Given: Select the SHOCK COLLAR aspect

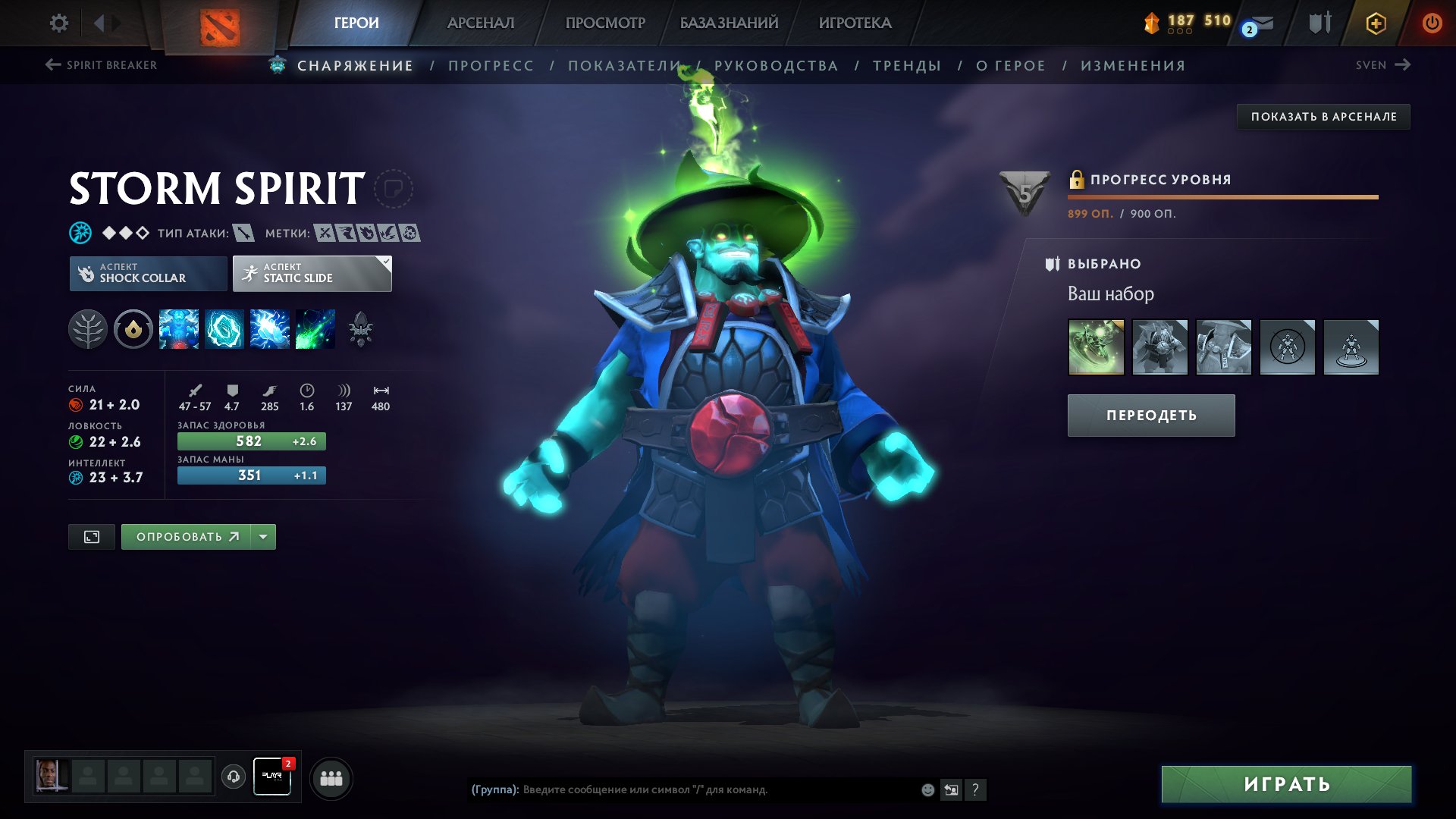Looking at the screenshot, I should (x=149, y=272).
